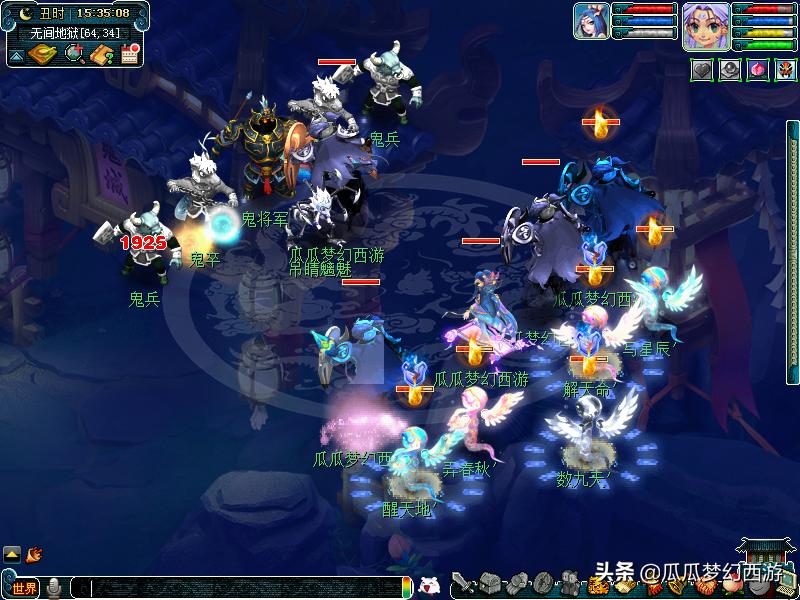Switch chat channel using the 世界 button

coord(24,588)
